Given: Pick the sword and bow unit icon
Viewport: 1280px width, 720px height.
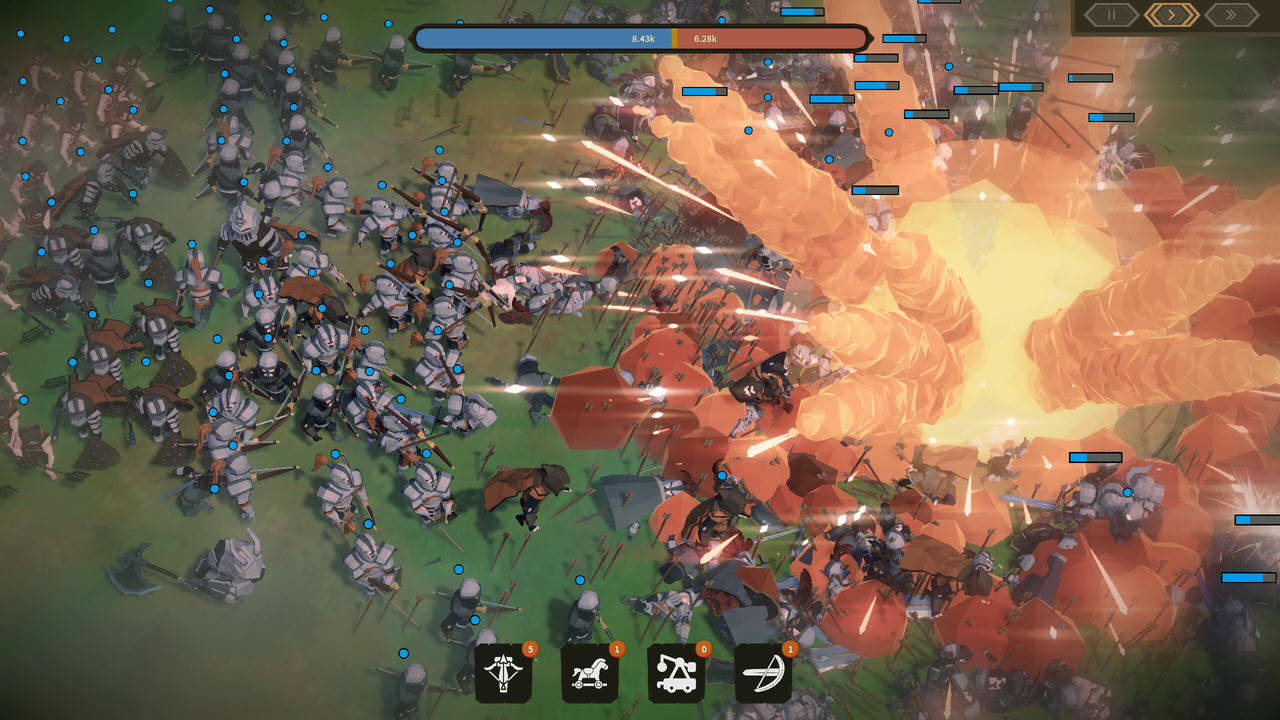Looking at the screenshot, I should [763, 673].
